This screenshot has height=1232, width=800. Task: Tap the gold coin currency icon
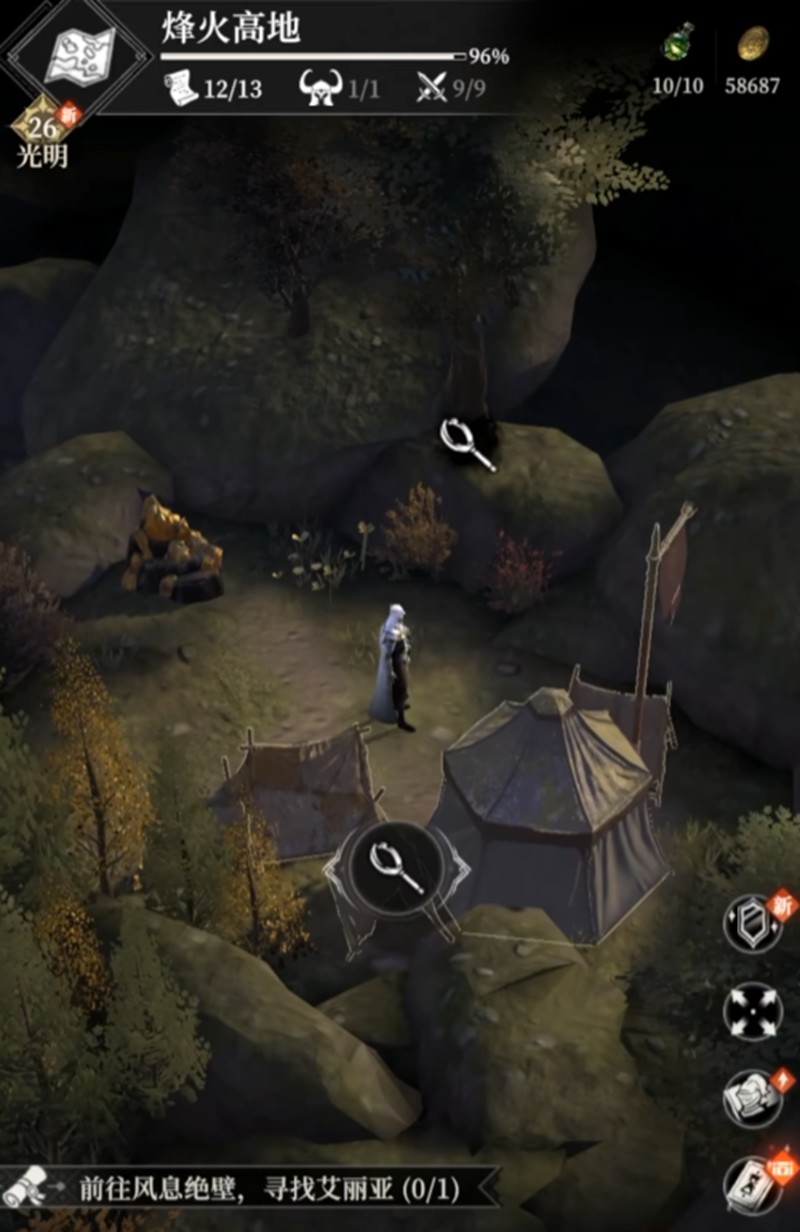tap(752, 45)
